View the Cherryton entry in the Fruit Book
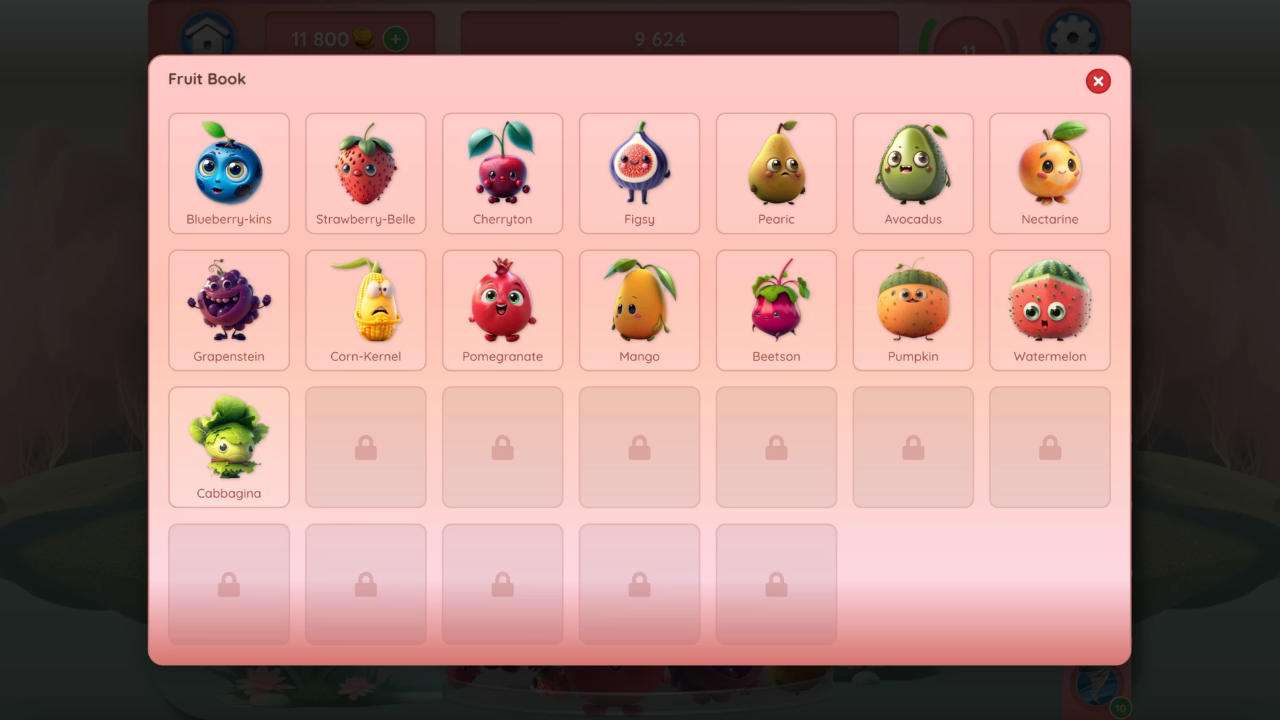1280x720 pixels. pos(502,173)
